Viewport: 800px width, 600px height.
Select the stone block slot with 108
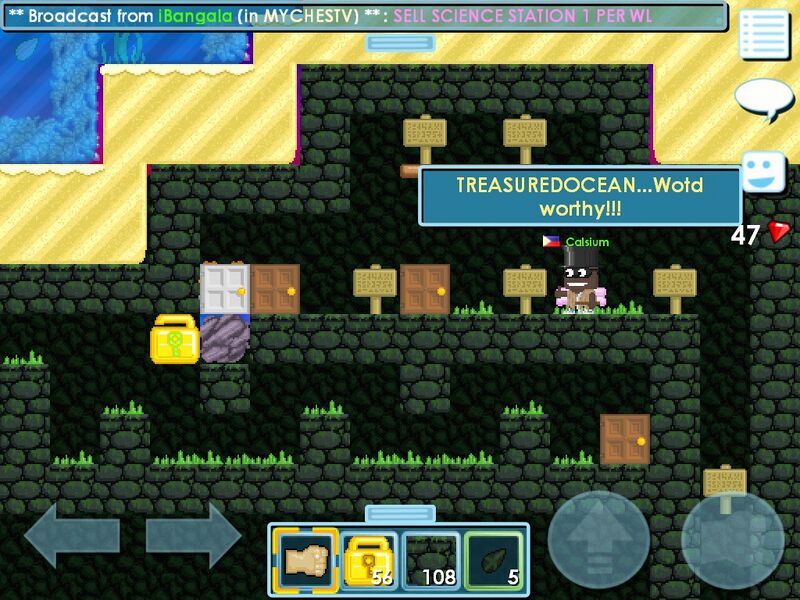point(431,560)
